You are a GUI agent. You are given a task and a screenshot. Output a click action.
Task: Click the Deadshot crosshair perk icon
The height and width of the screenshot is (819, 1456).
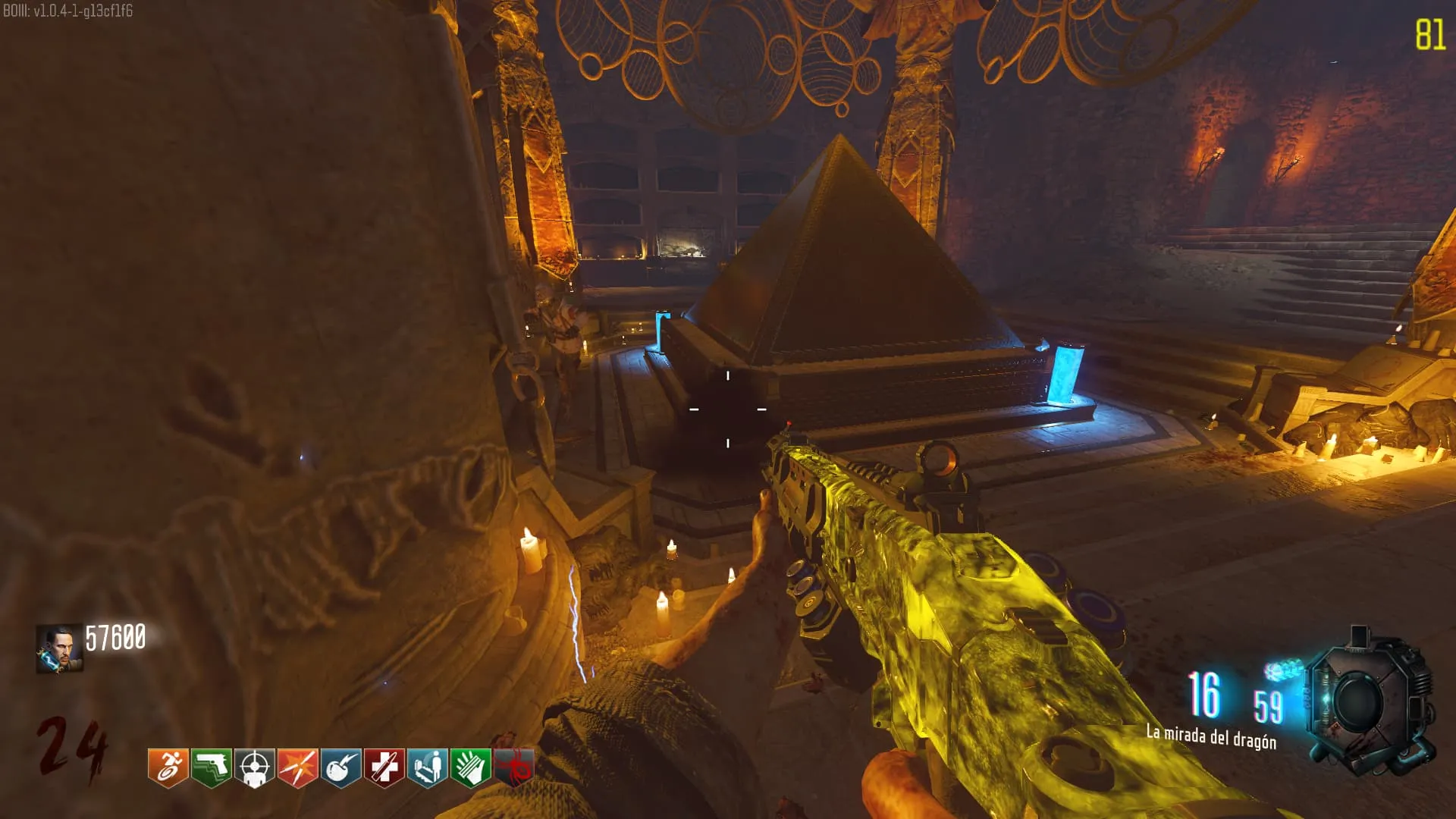tap(254, 767)
